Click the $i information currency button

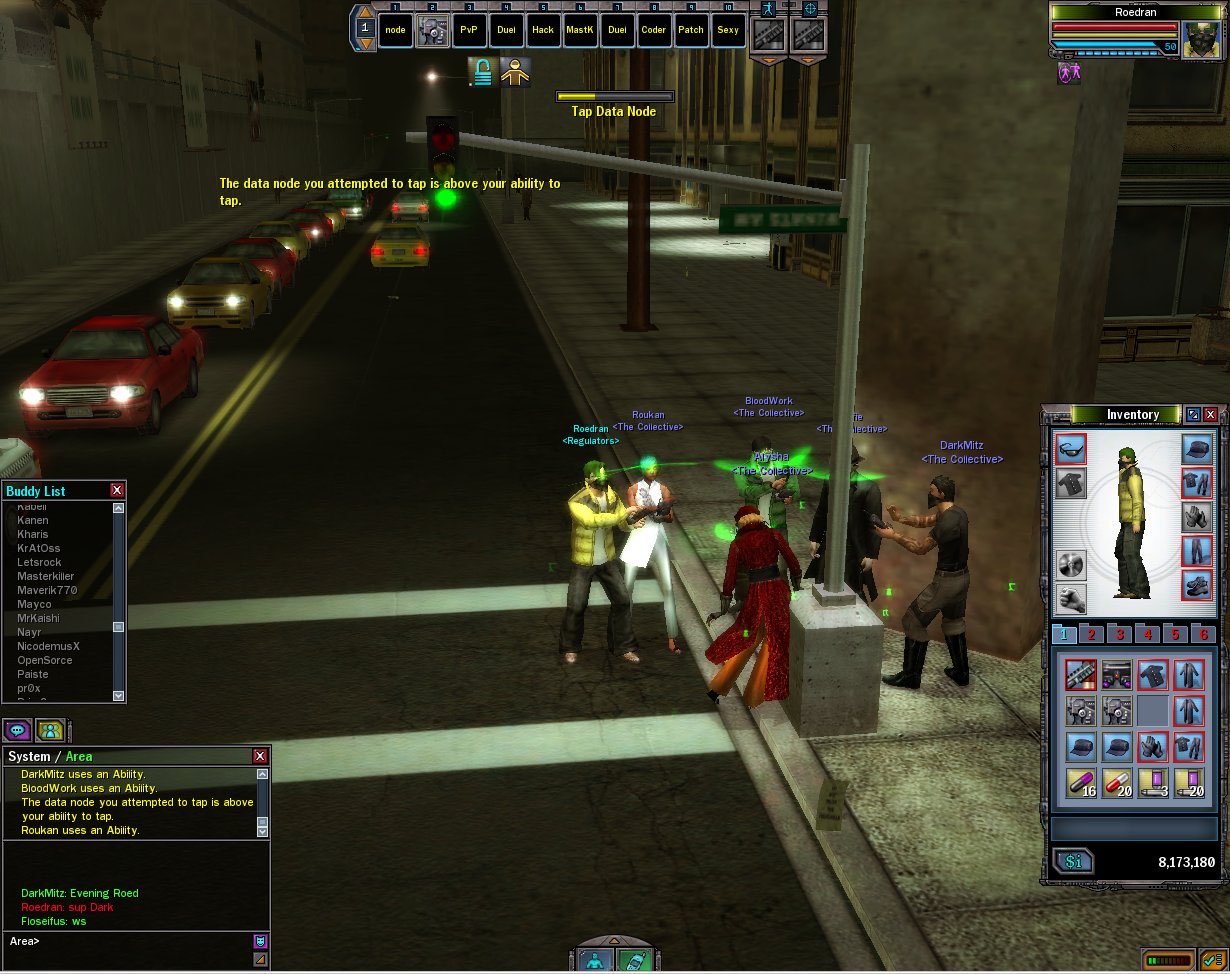point(1073,862)
